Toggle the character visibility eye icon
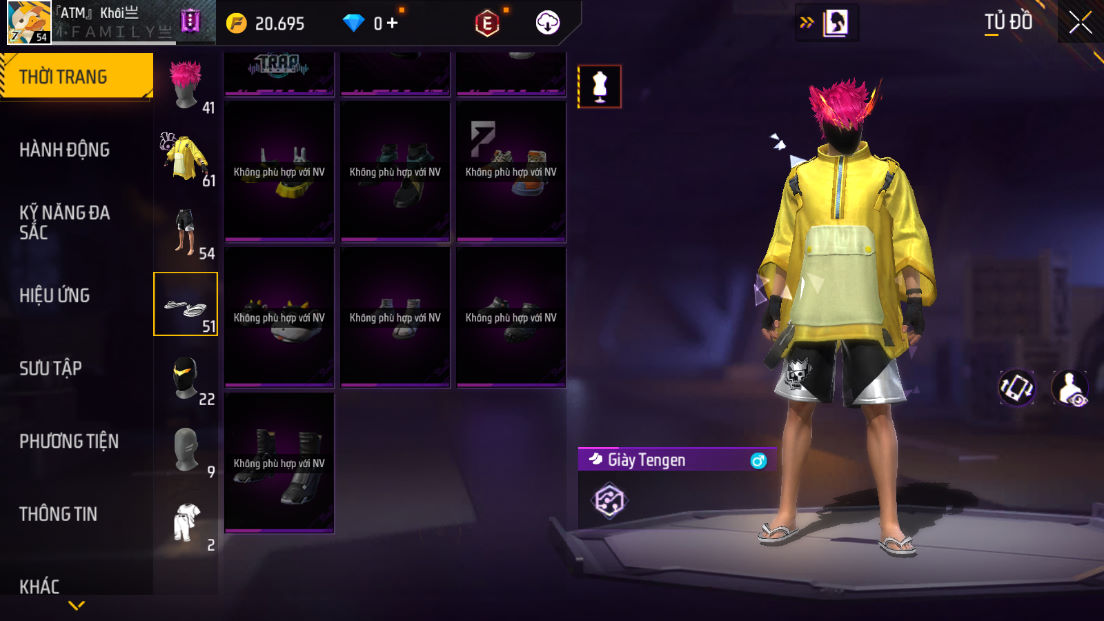Viewport: 1104px width, 621px height. point(1071,388)
